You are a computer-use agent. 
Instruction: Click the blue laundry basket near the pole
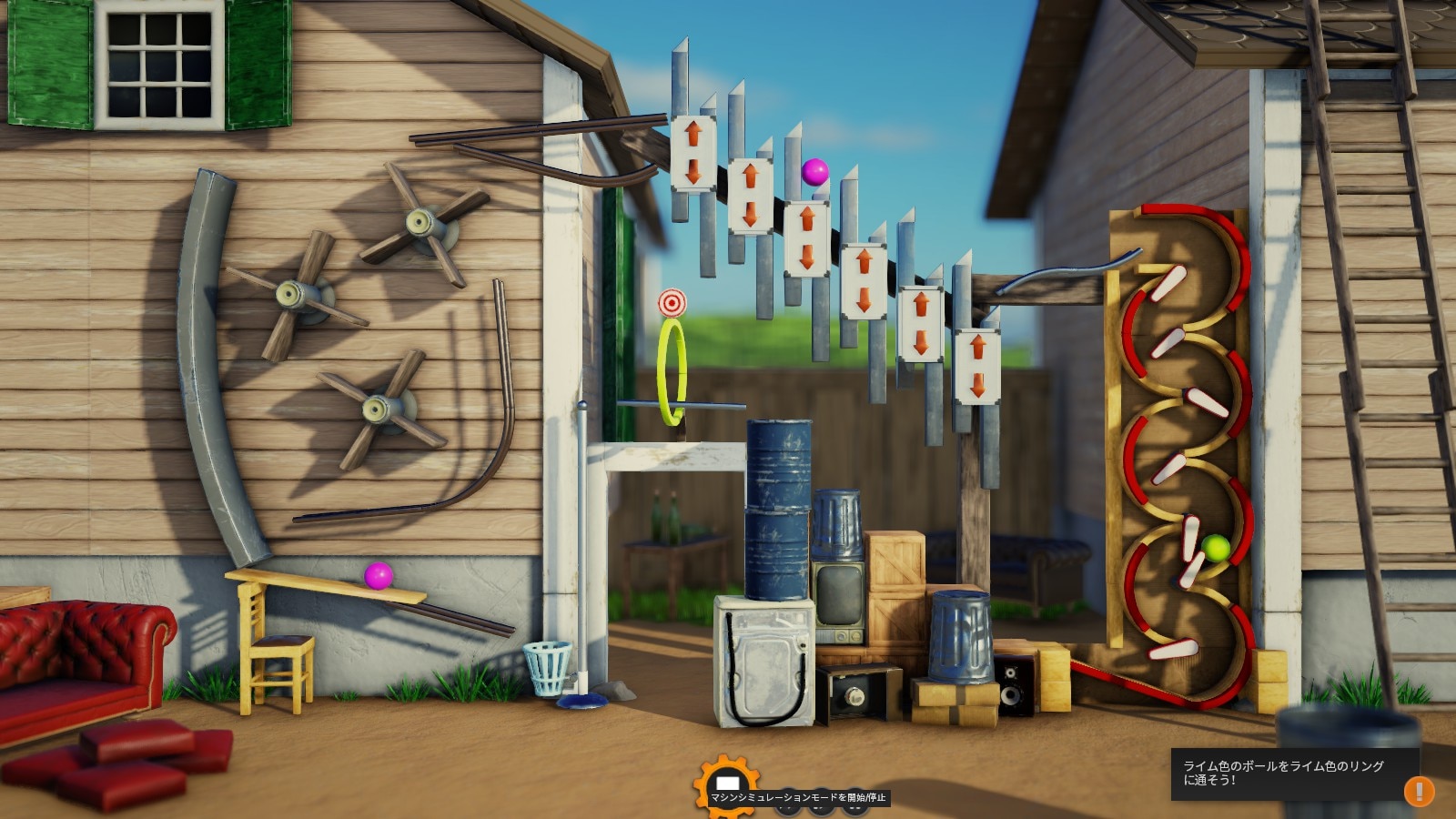[546, 669]
